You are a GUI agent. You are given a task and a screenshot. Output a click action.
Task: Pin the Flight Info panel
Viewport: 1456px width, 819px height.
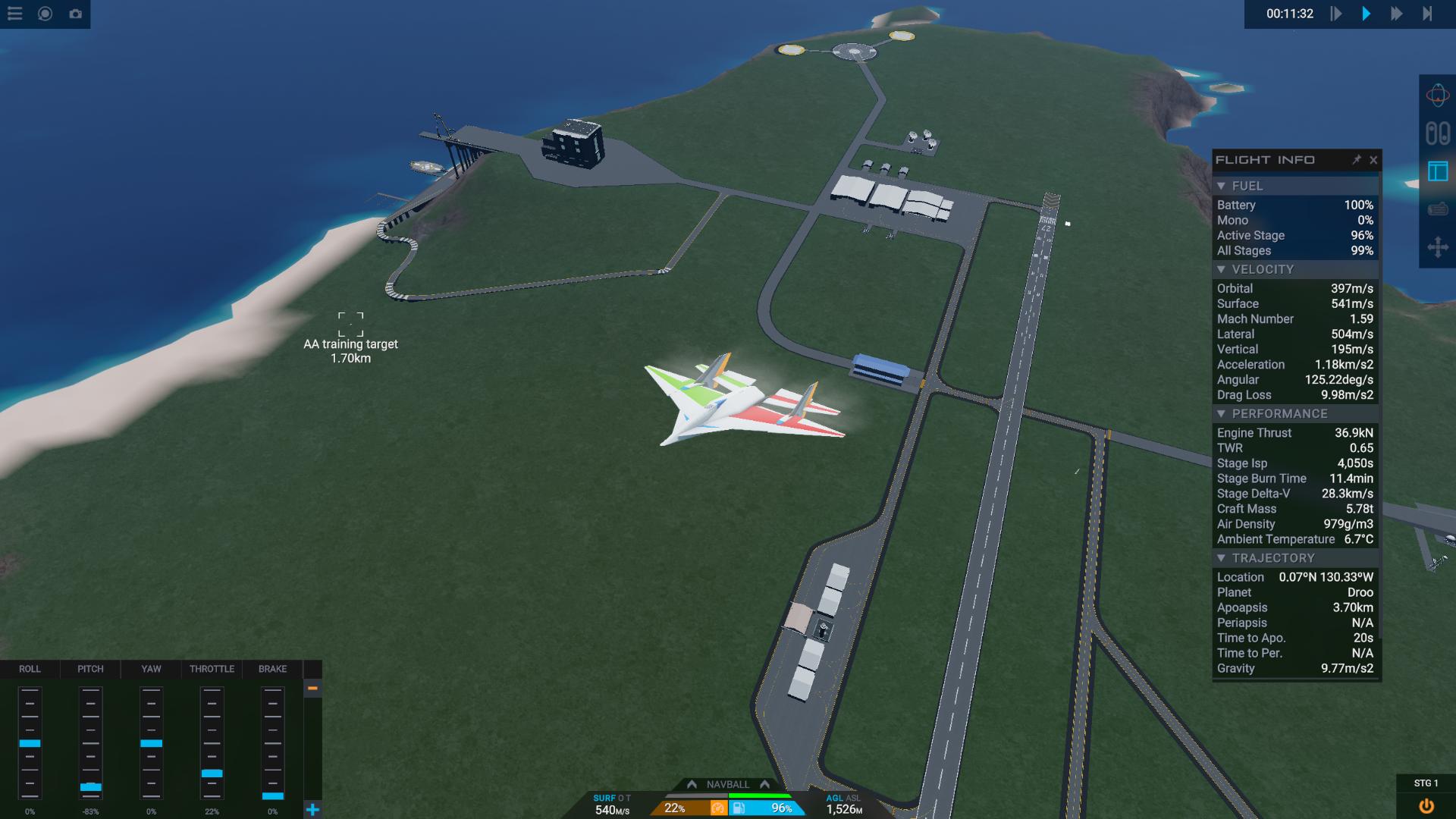1356,160
